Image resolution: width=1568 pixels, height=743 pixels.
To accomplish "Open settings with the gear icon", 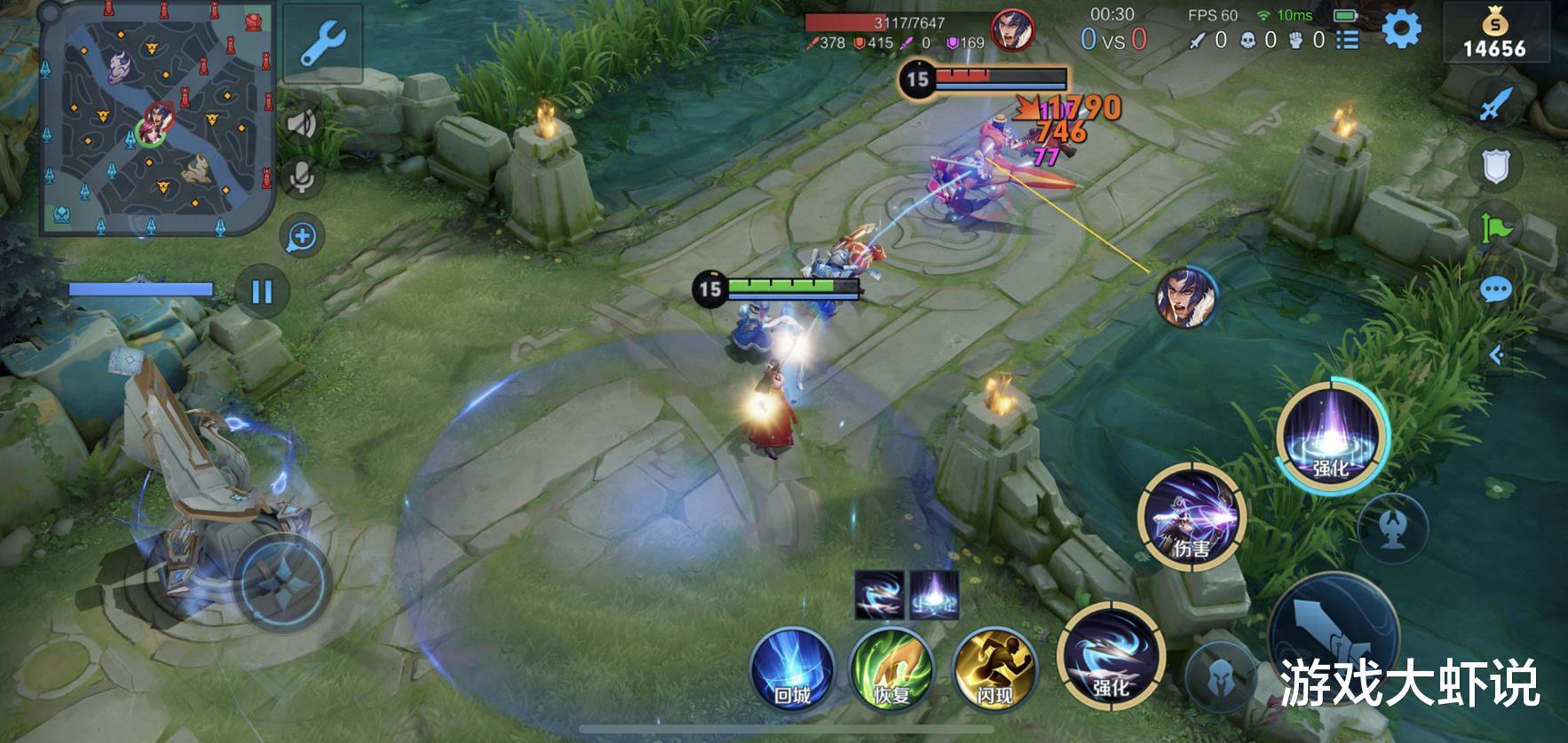I will (x=1401, y=29).
